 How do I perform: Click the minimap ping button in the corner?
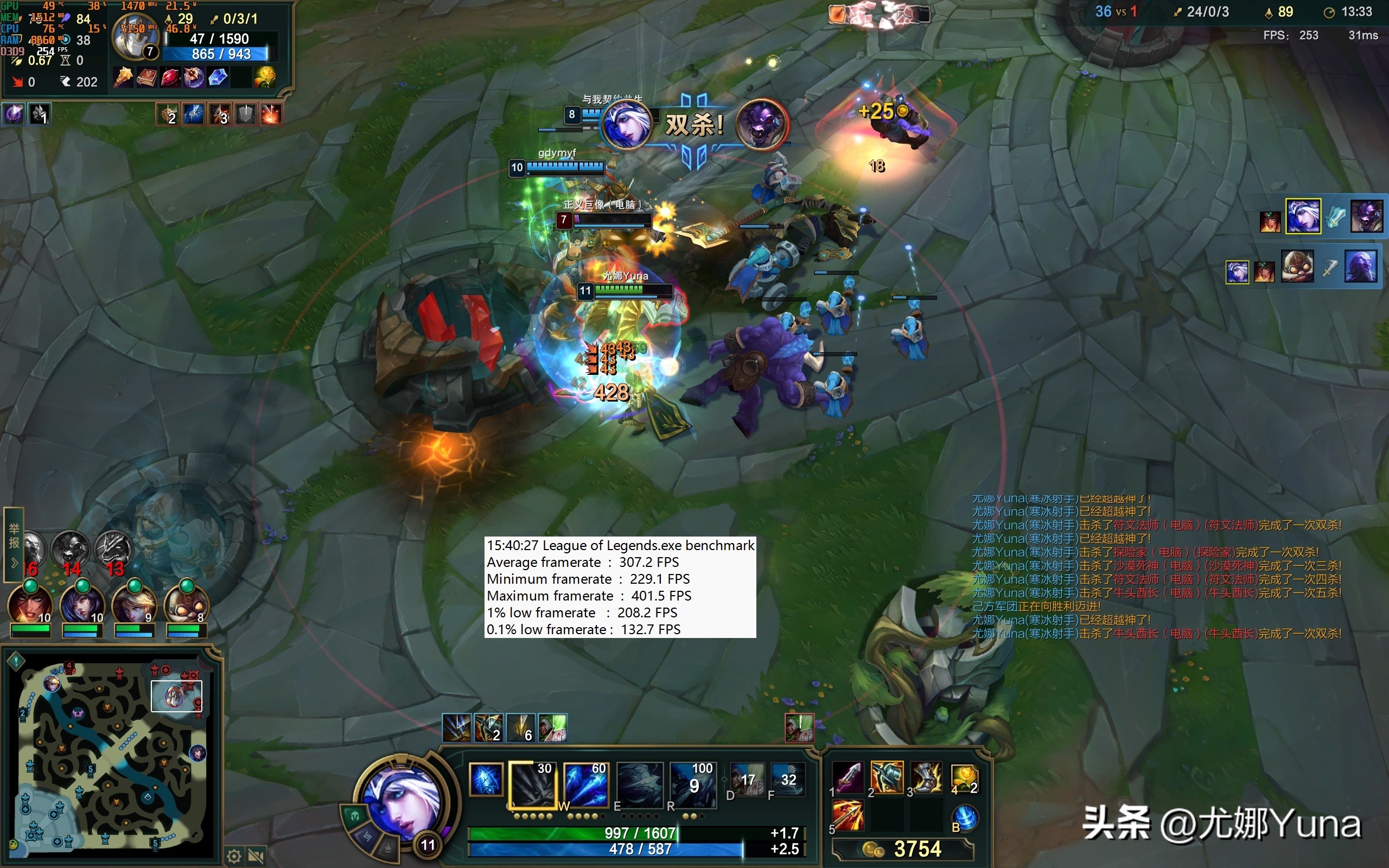point(16,661)
